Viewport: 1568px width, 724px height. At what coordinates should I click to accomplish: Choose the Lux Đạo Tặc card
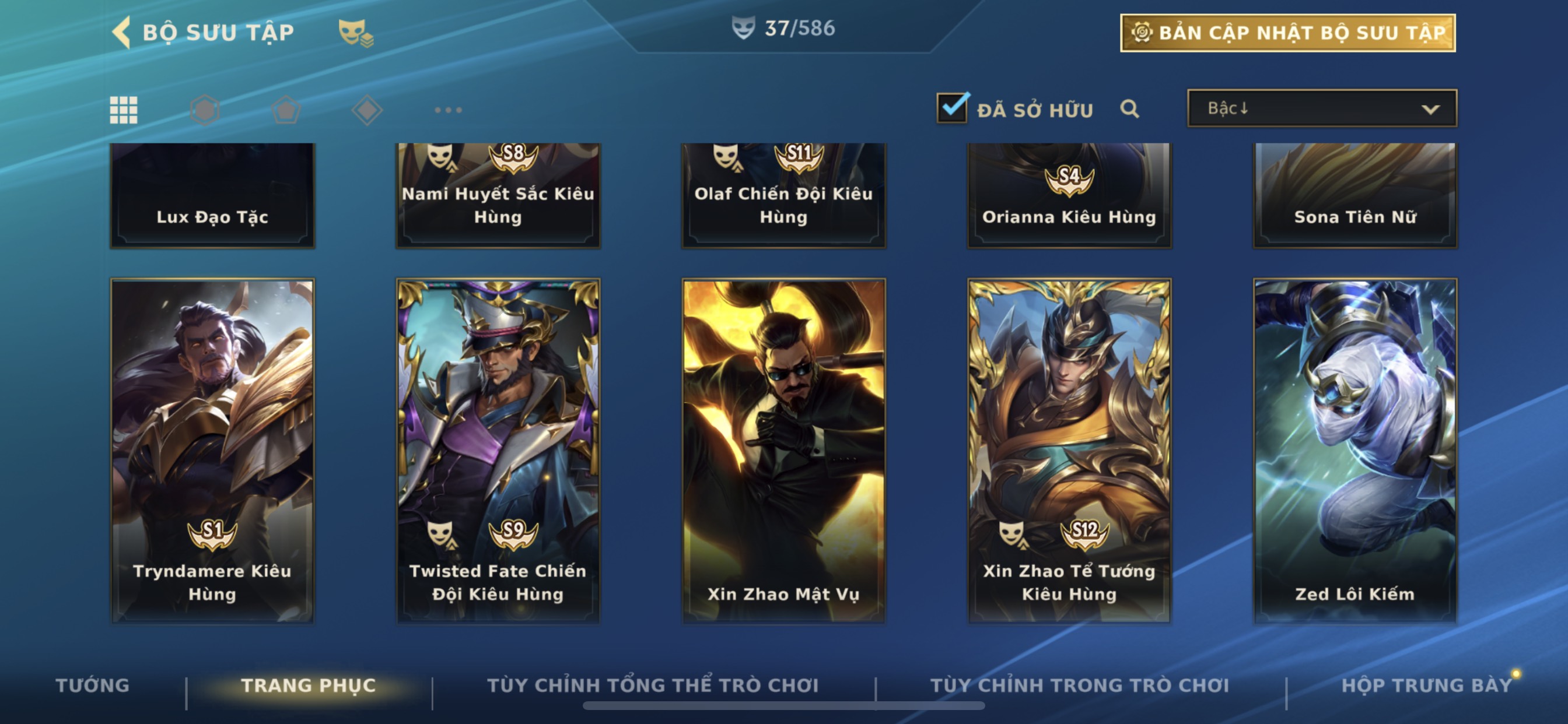pyautogui.click(x=212, y=196)
